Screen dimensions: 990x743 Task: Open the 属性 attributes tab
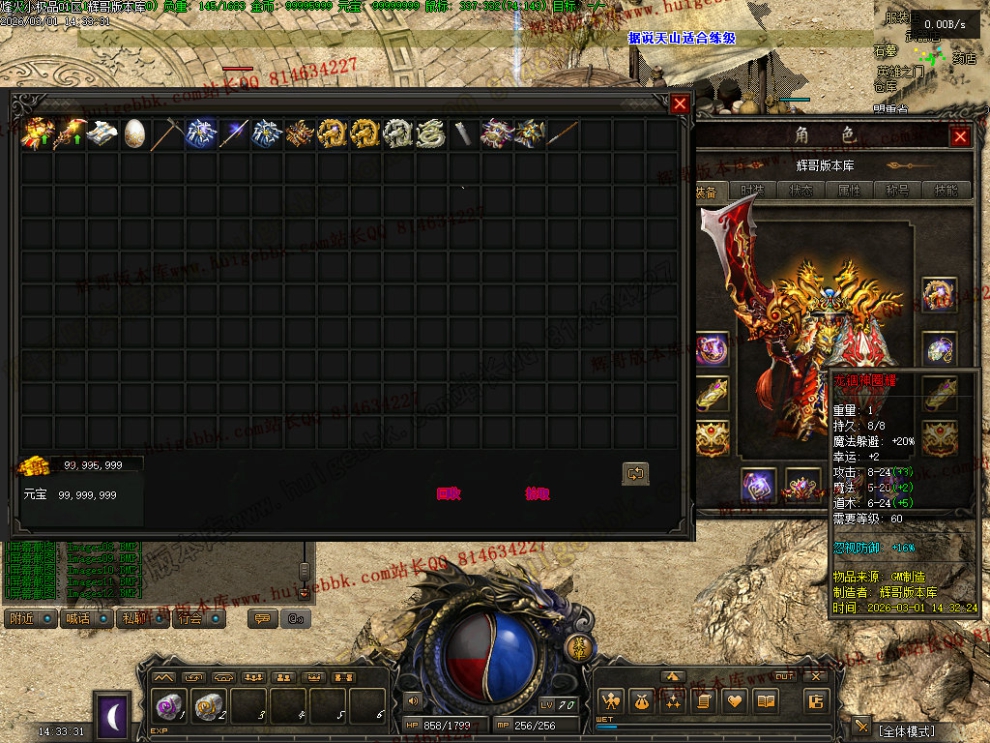848,191
